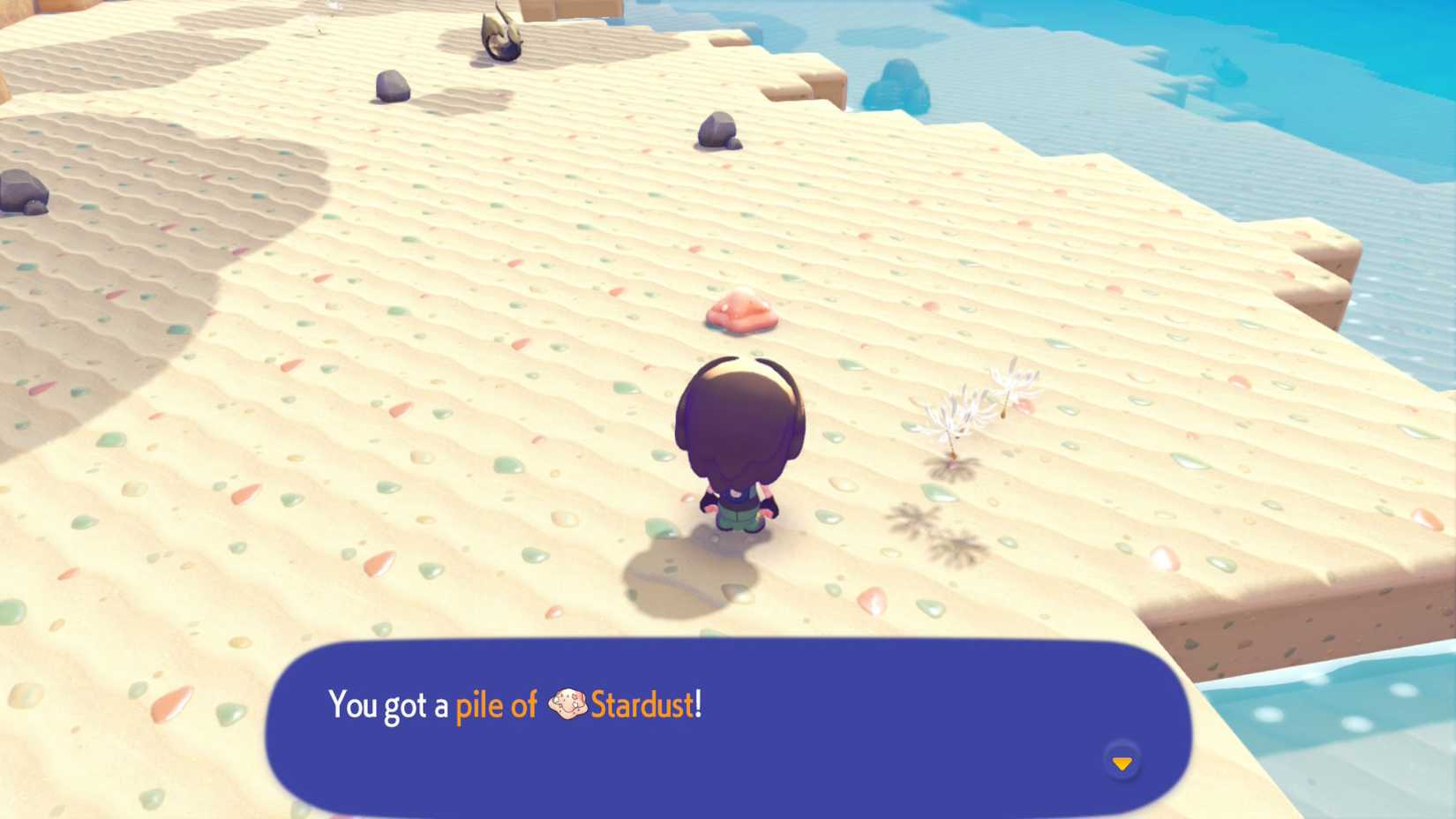The height and width of the screenshot is (819, 1456).
Task: Click the dark stone below the seashell
Action: [x=715, y=132]
